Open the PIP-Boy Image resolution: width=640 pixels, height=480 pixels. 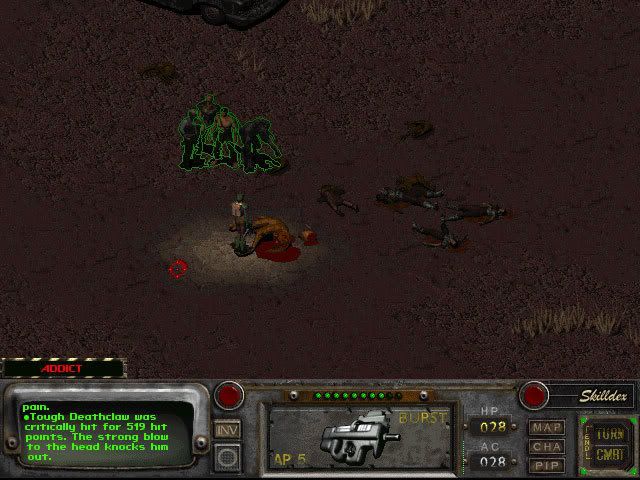pos(547,465)
